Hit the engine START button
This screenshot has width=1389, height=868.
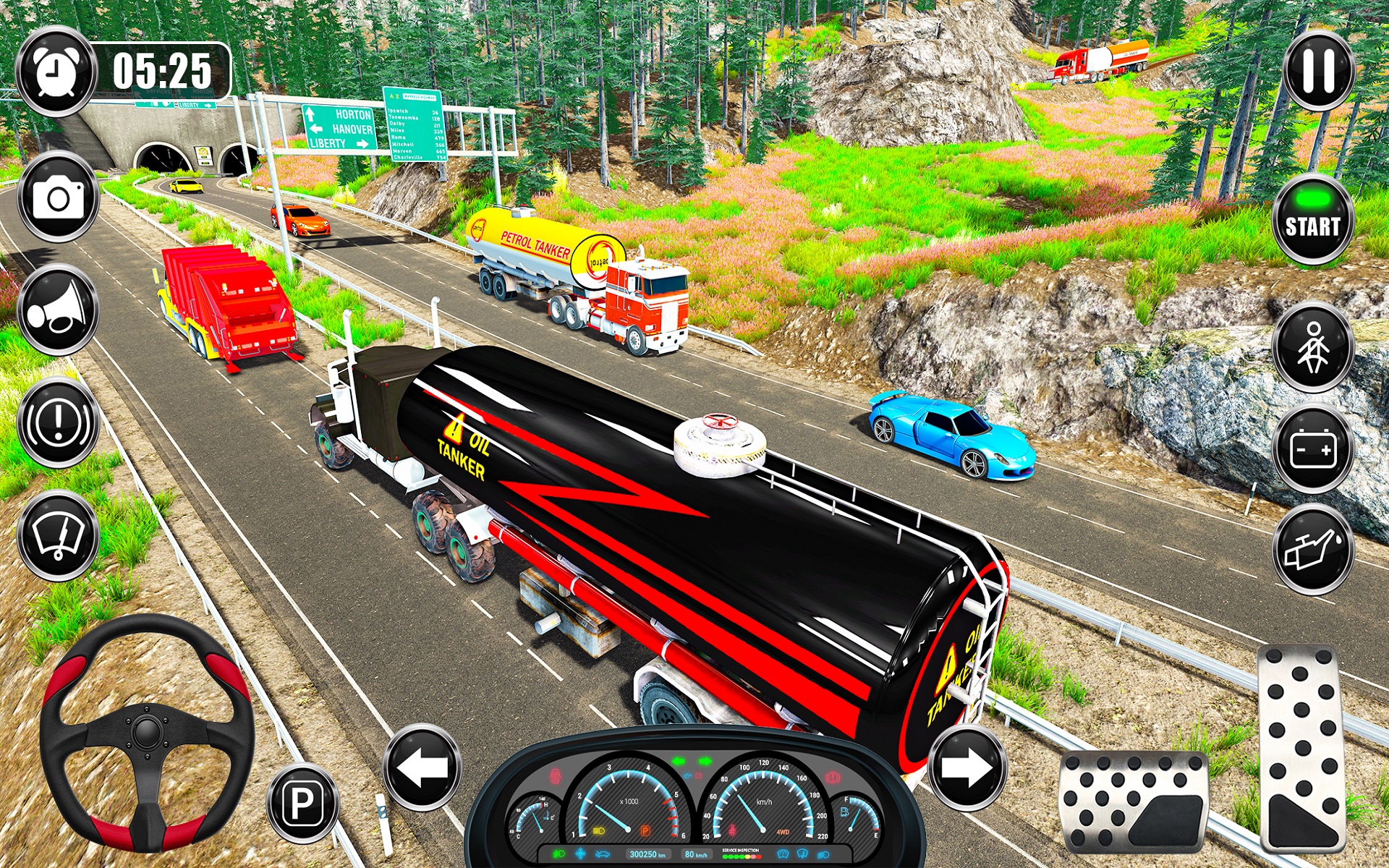click(x=1312, y=219)
